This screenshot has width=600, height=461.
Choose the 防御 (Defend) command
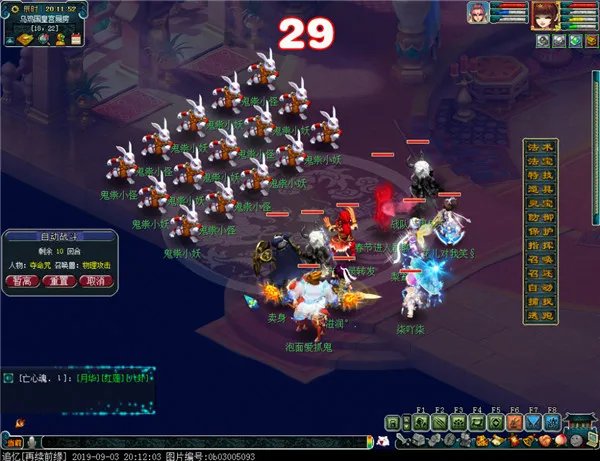point(541,218)
